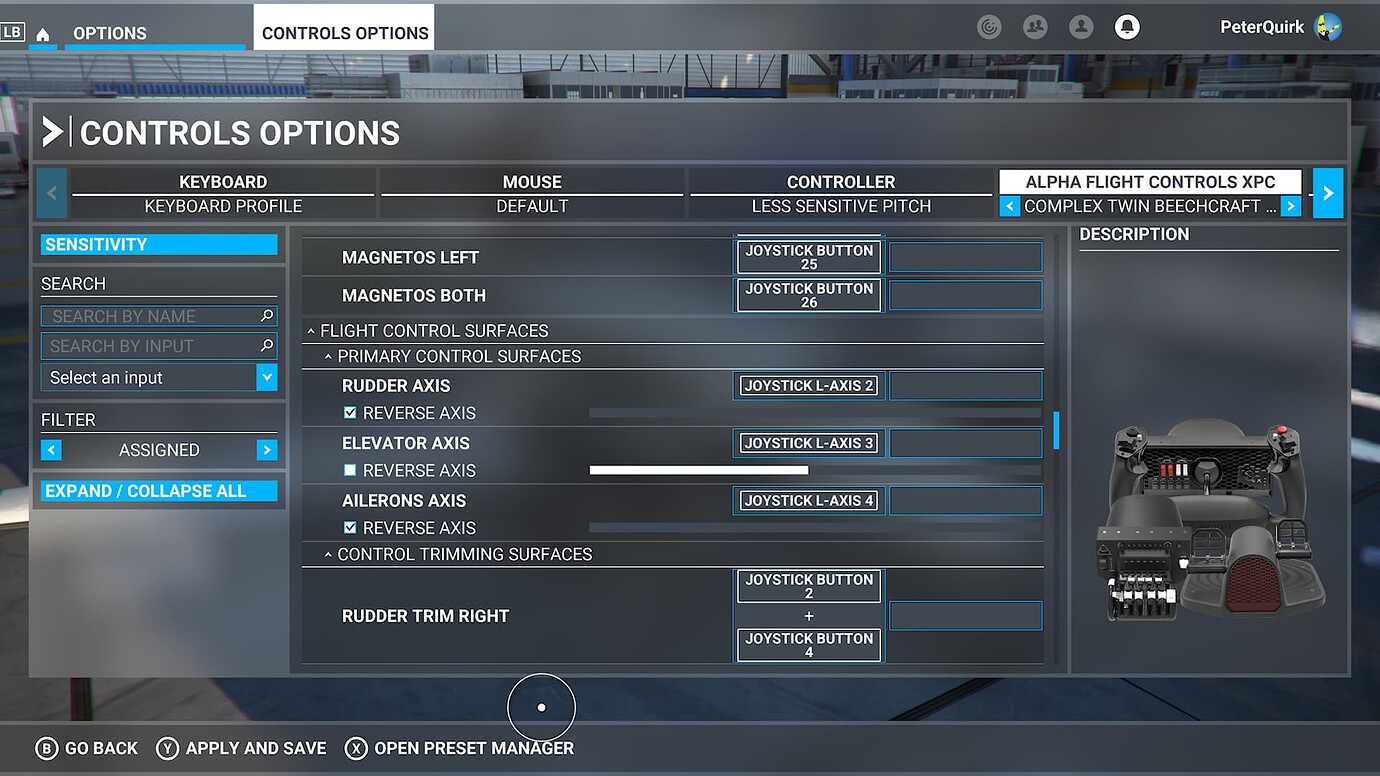Open the notifications bell icon
The image size is (1380, 776).
pos(1127,26)
